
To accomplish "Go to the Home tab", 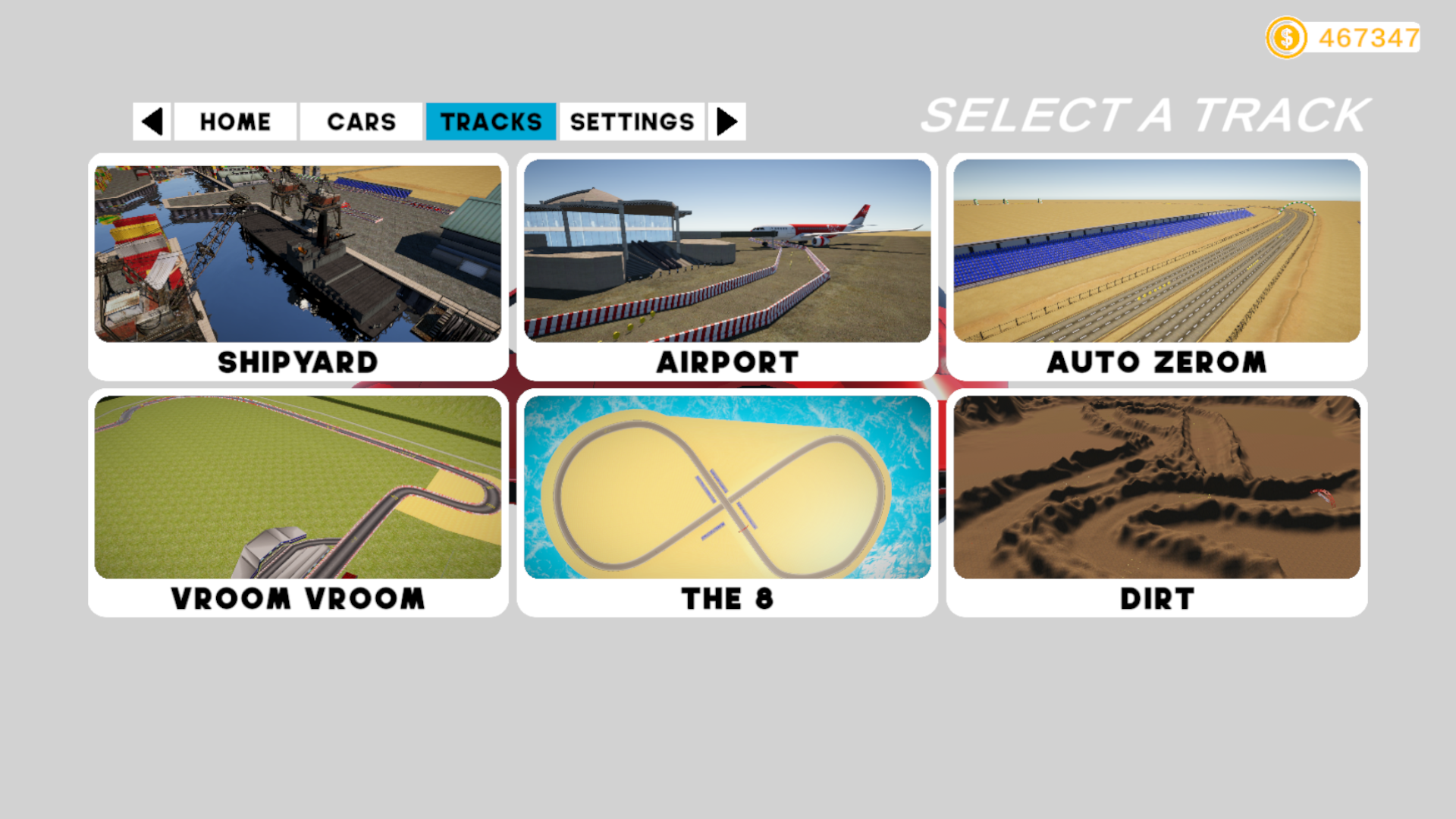I will tap(235, 121).
